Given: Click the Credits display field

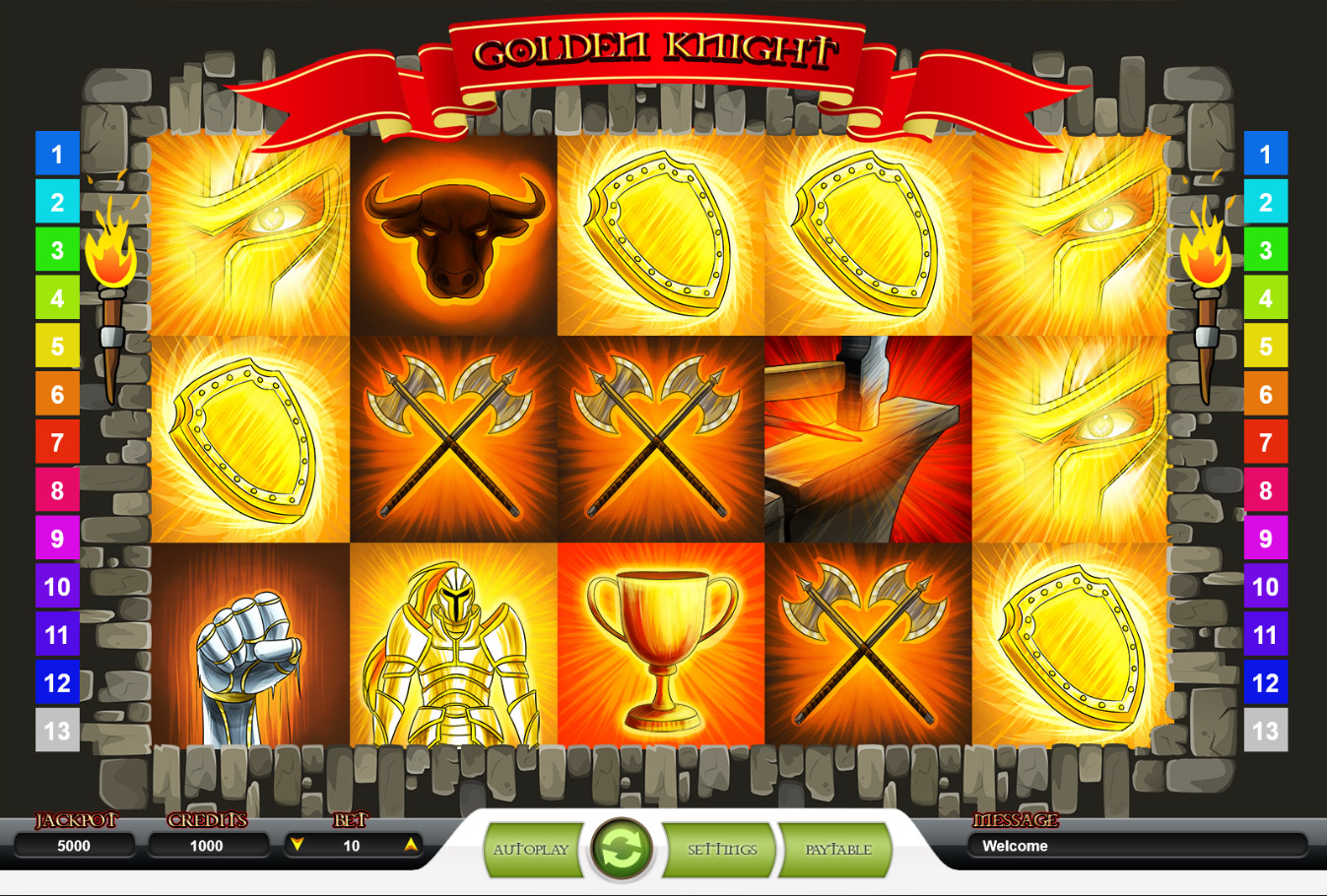Looking at the screenshot, I should tap(209, 845).
